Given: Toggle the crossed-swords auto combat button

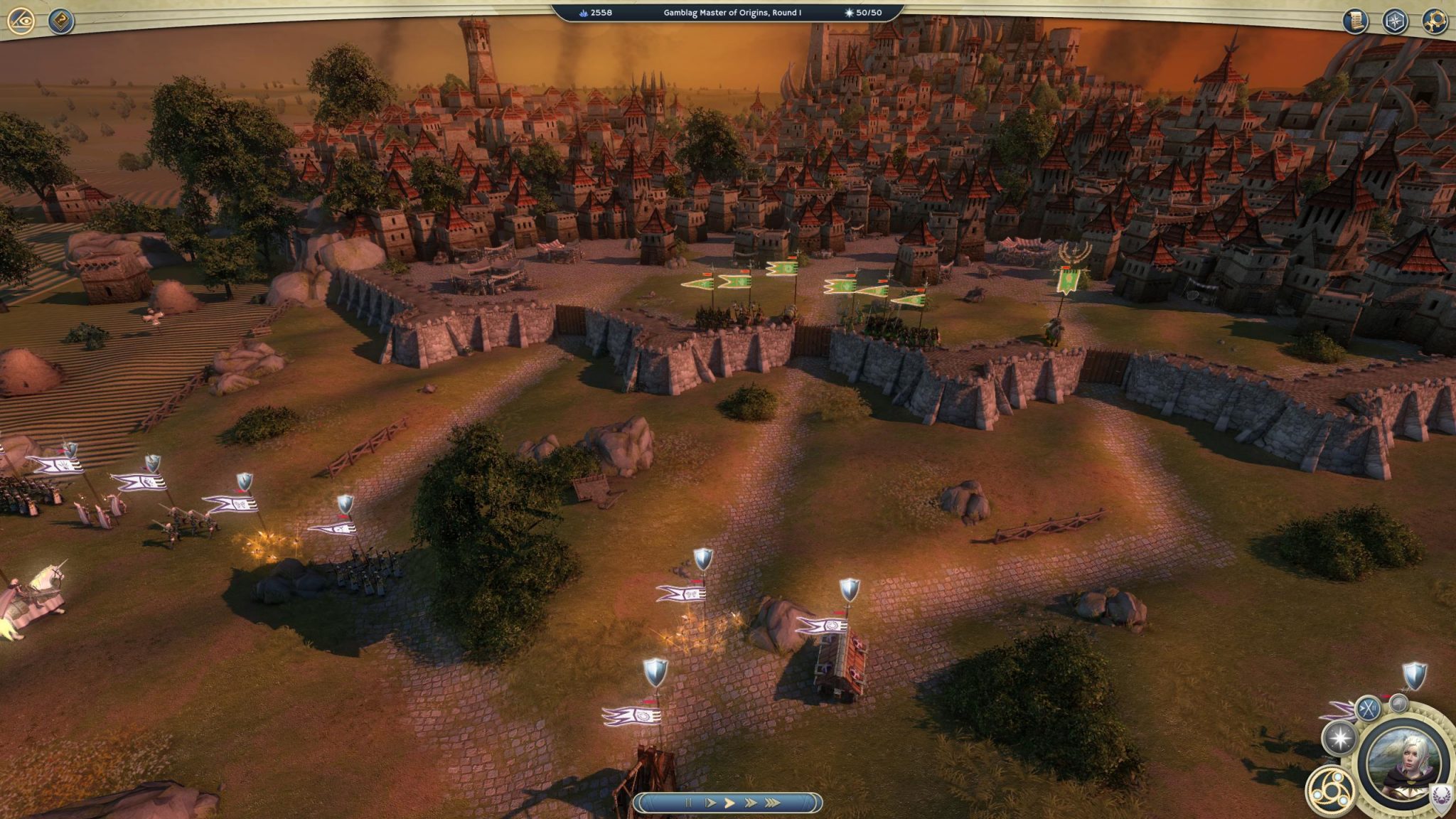Looking at the screenshot, I should point(1368,708).
